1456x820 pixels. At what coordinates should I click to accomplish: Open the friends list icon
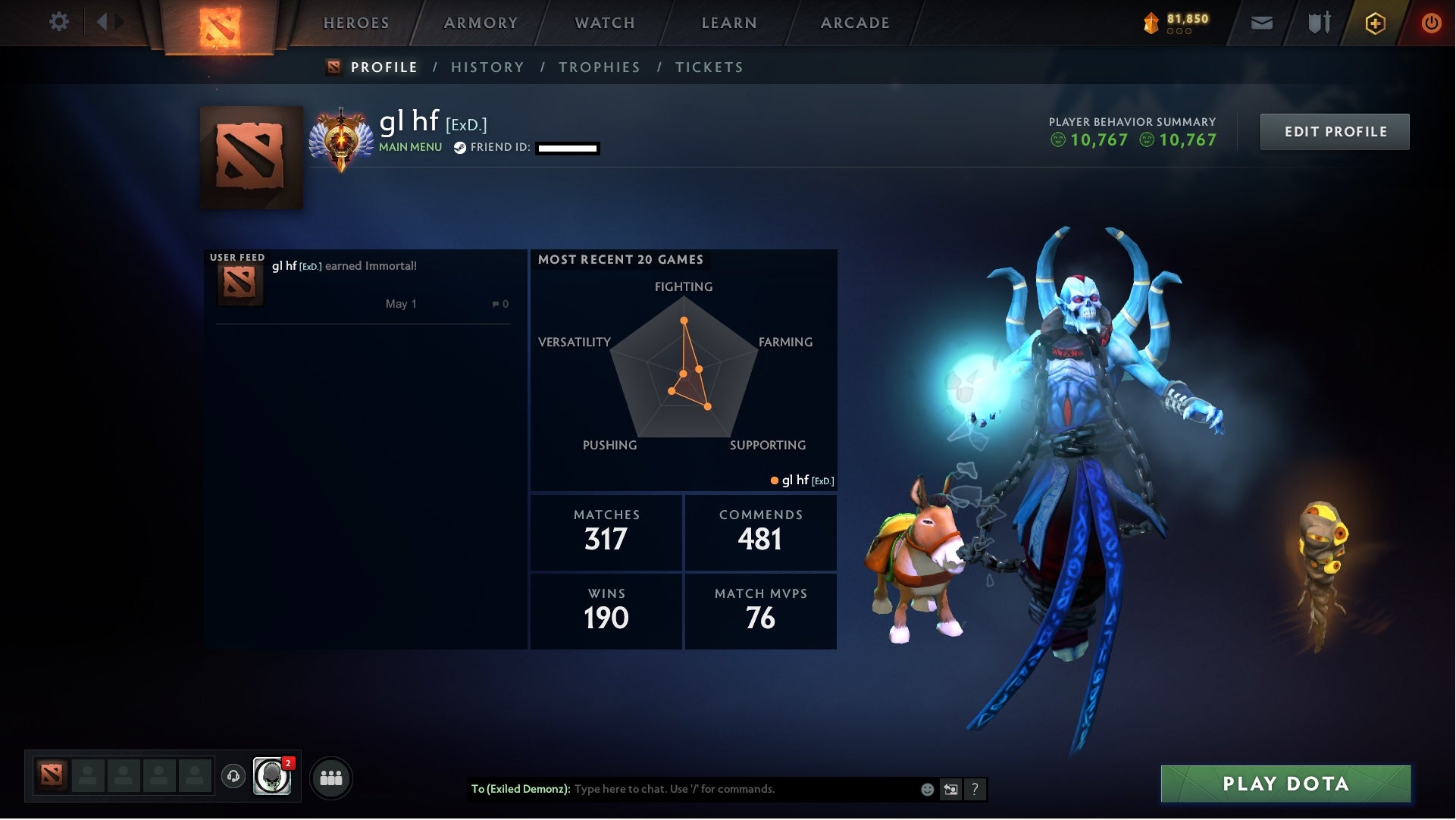(331, 777)
